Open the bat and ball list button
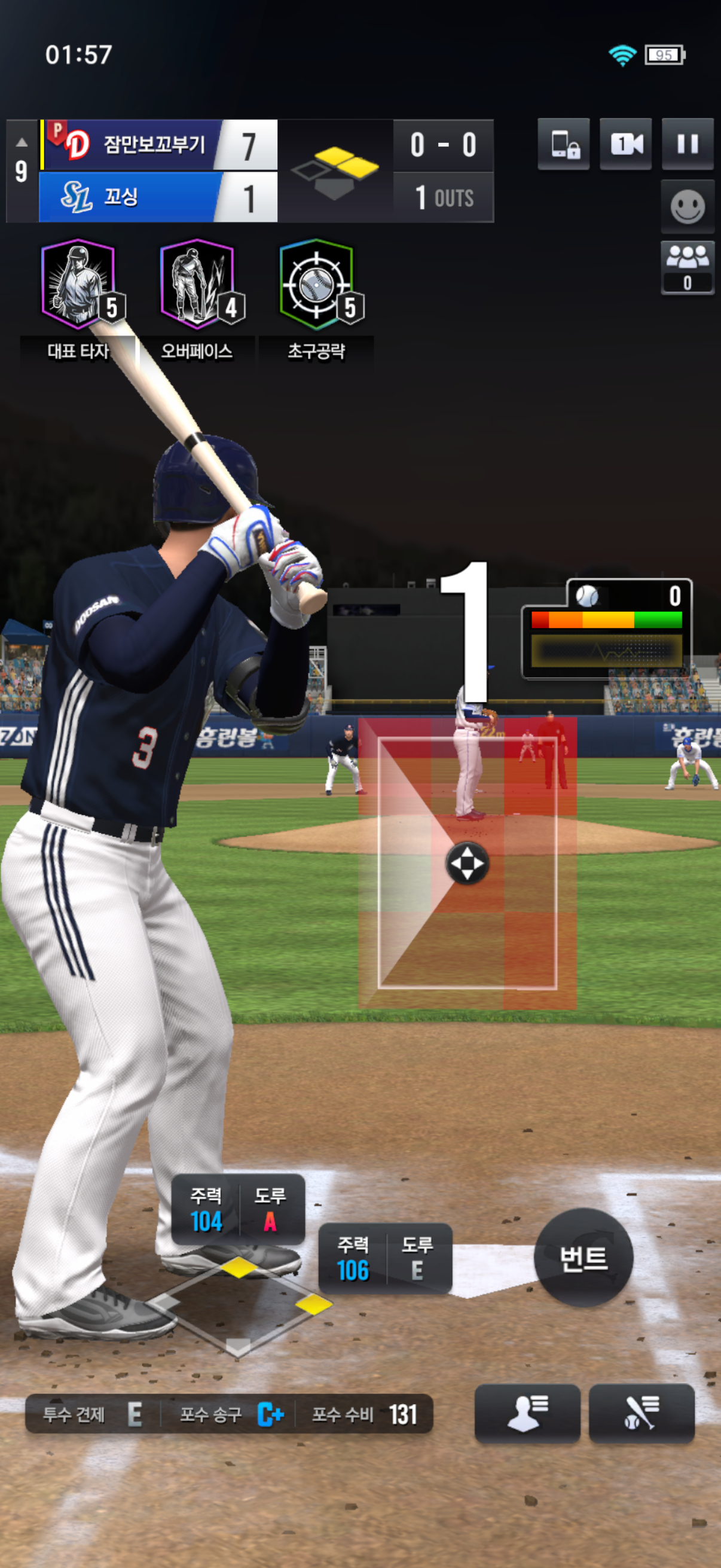Viewport: 721px width, 1568px height. point(641,1413)
